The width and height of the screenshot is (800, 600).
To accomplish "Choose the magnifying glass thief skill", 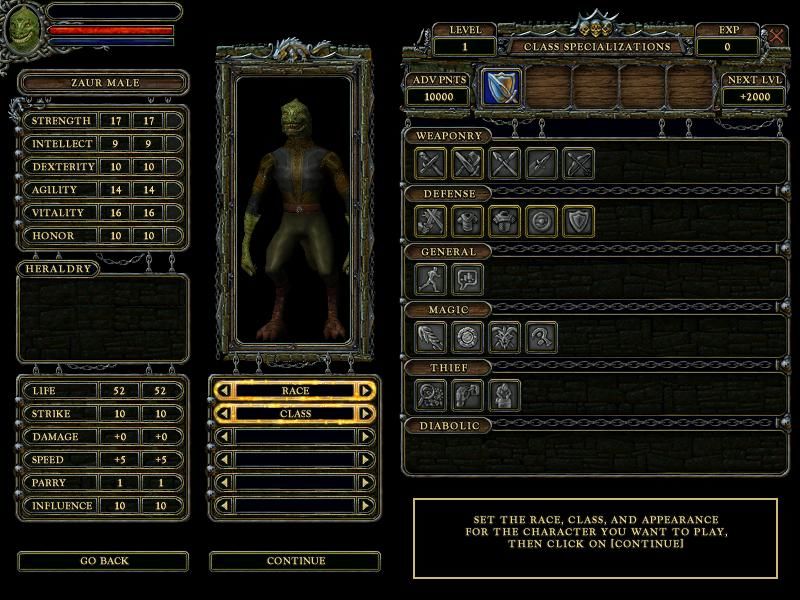I will click(431, 395).
